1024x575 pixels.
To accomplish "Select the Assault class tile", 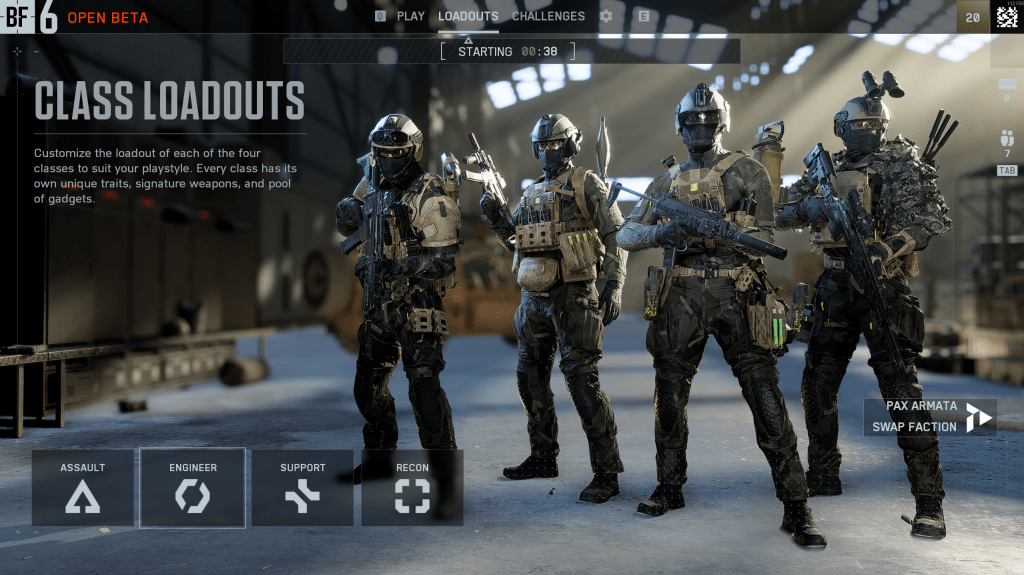I will (83, 487).
